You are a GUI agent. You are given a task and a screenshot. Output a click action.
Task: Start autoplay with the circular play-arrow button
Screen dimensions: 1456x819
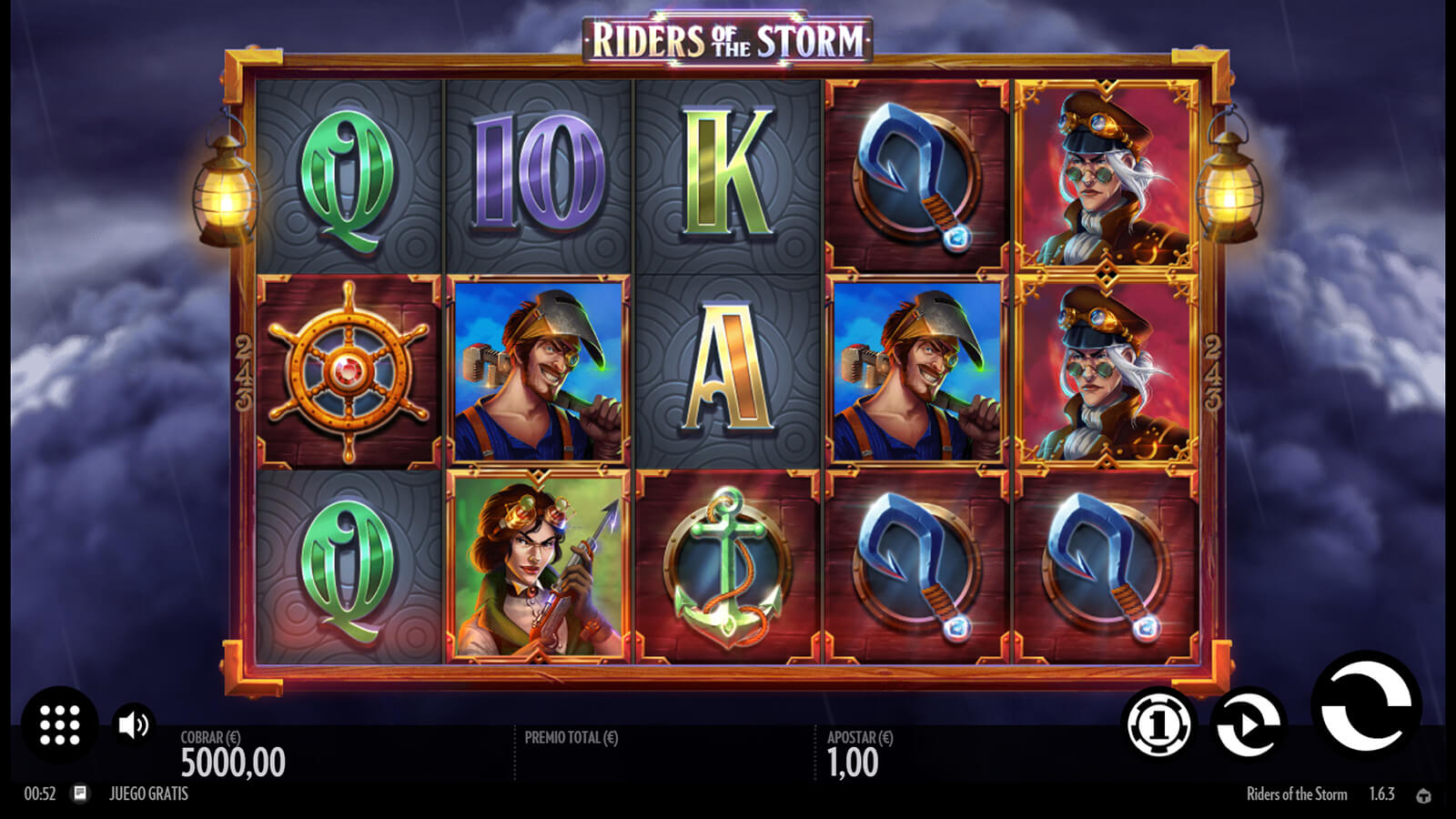(x=1249, y=724)
